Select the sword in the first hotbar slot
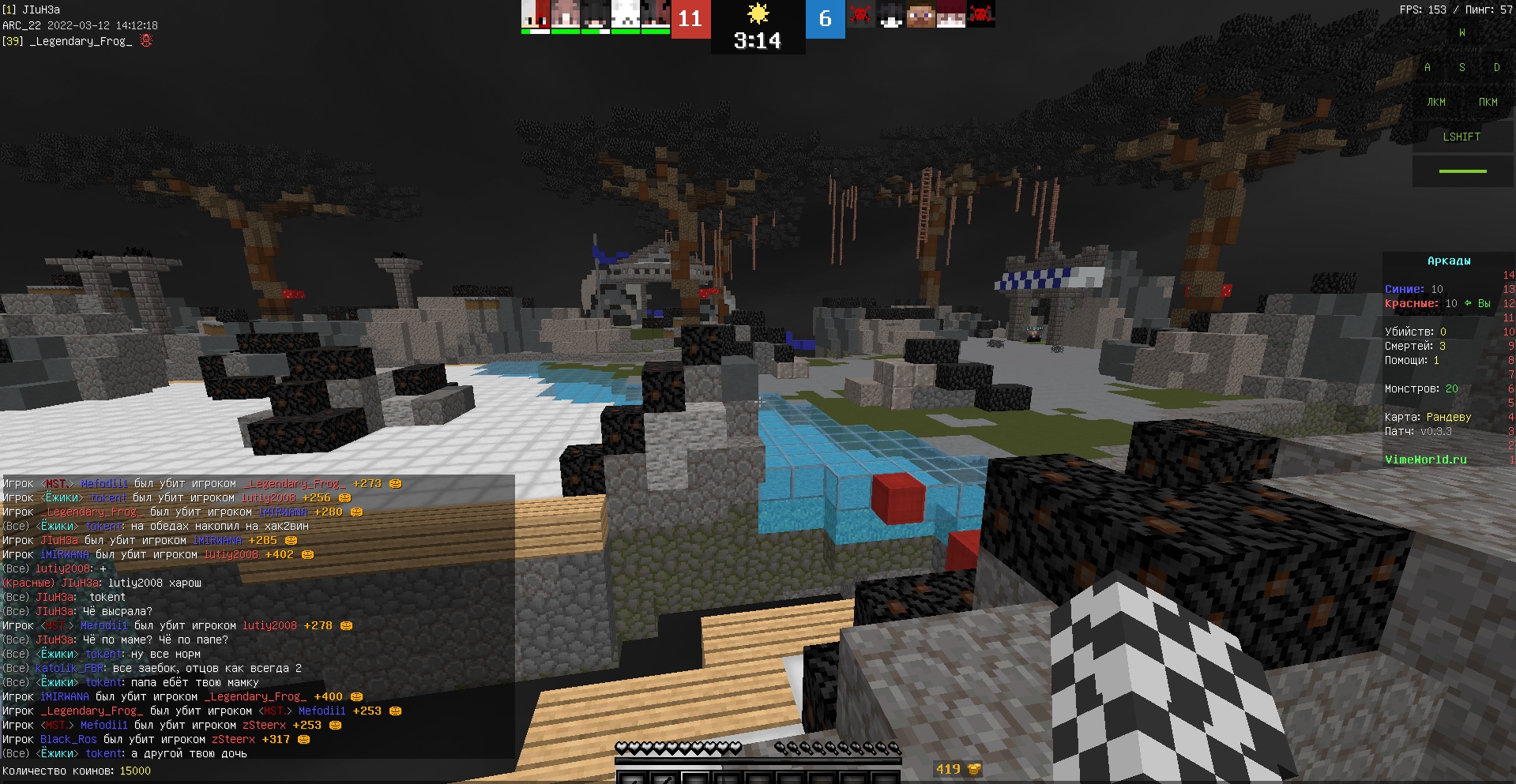This screenshot has height=784, width=1516. pyautogui.click(x=632, y=778)
